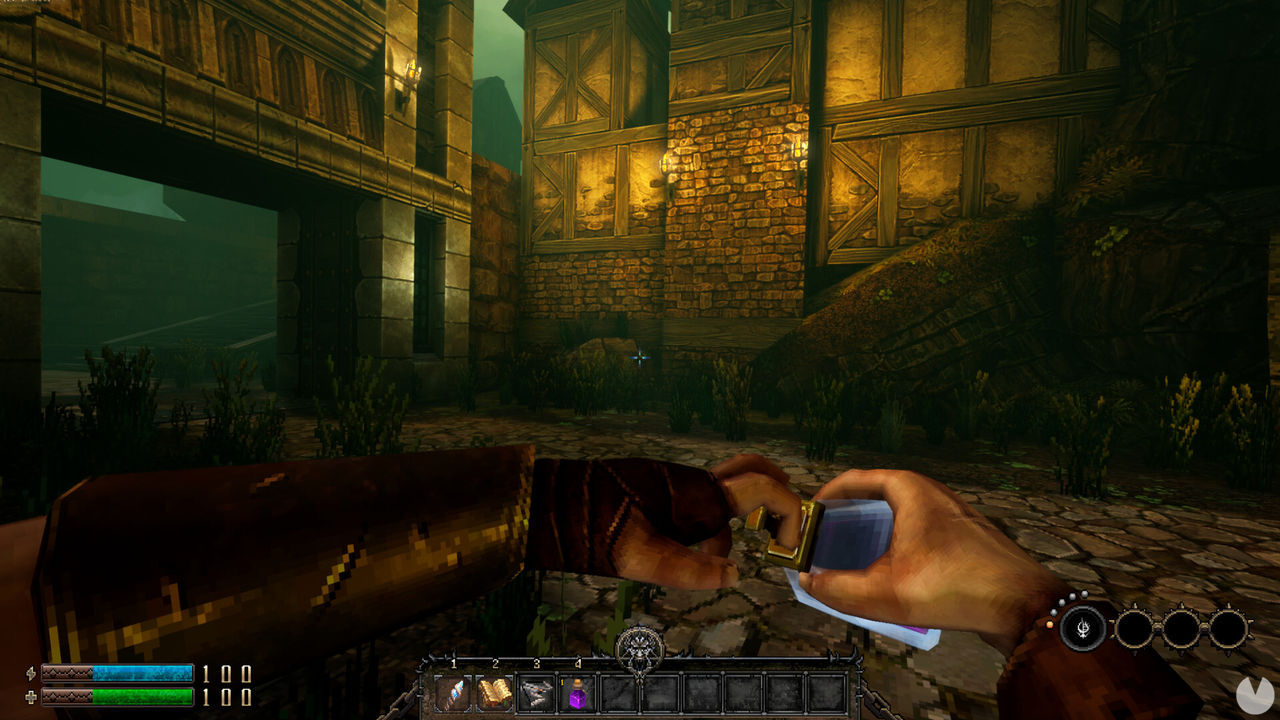Click the '4' hotkey label above the potion
Screen dimensions: 1280x720
click(577, 663)
